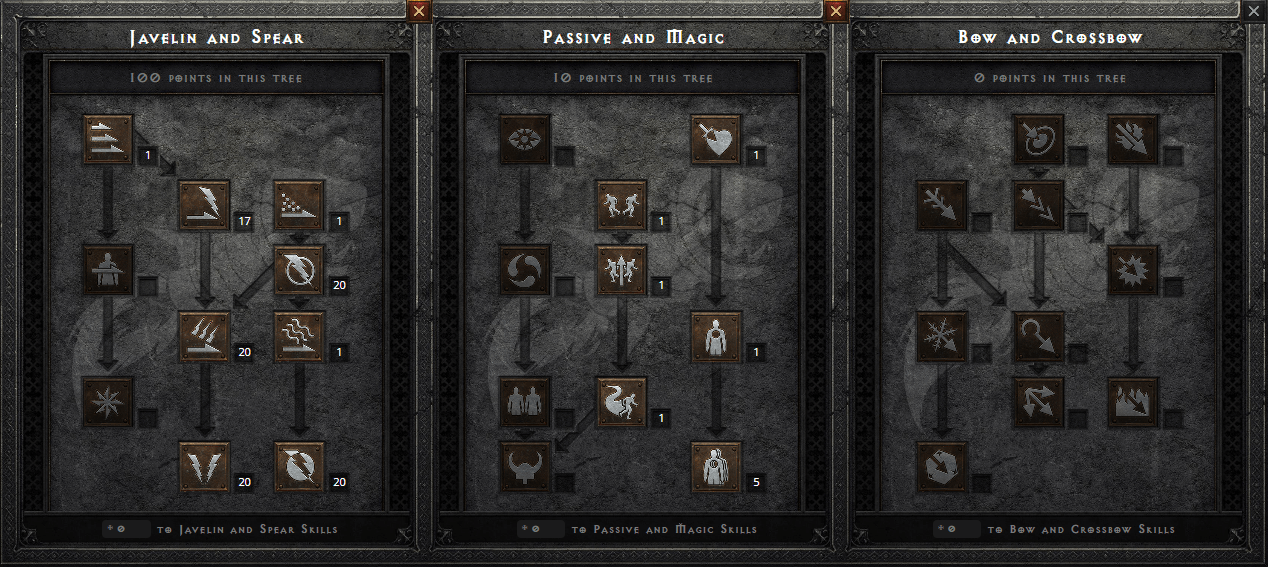The image size is (1268, 567).
Task: Choose the Lightning Bolt javelin skill
Action: (x=299, y=270)
